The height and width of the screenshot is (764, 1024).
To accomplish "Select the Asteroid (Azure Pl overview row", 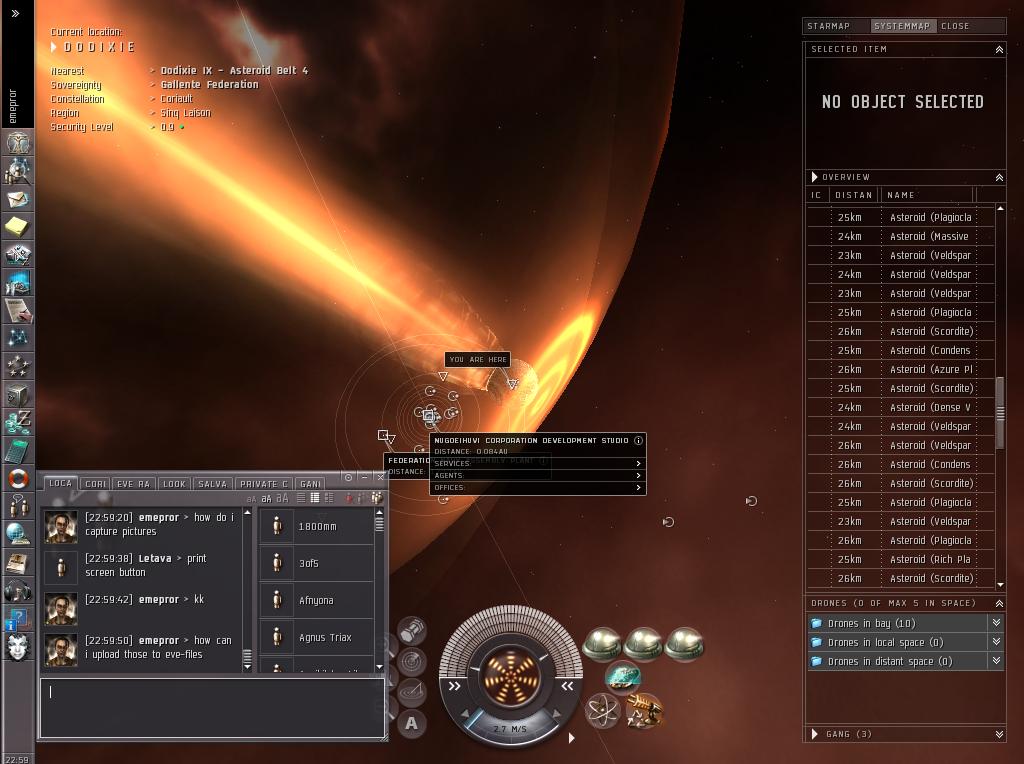I will click(930, 369).
